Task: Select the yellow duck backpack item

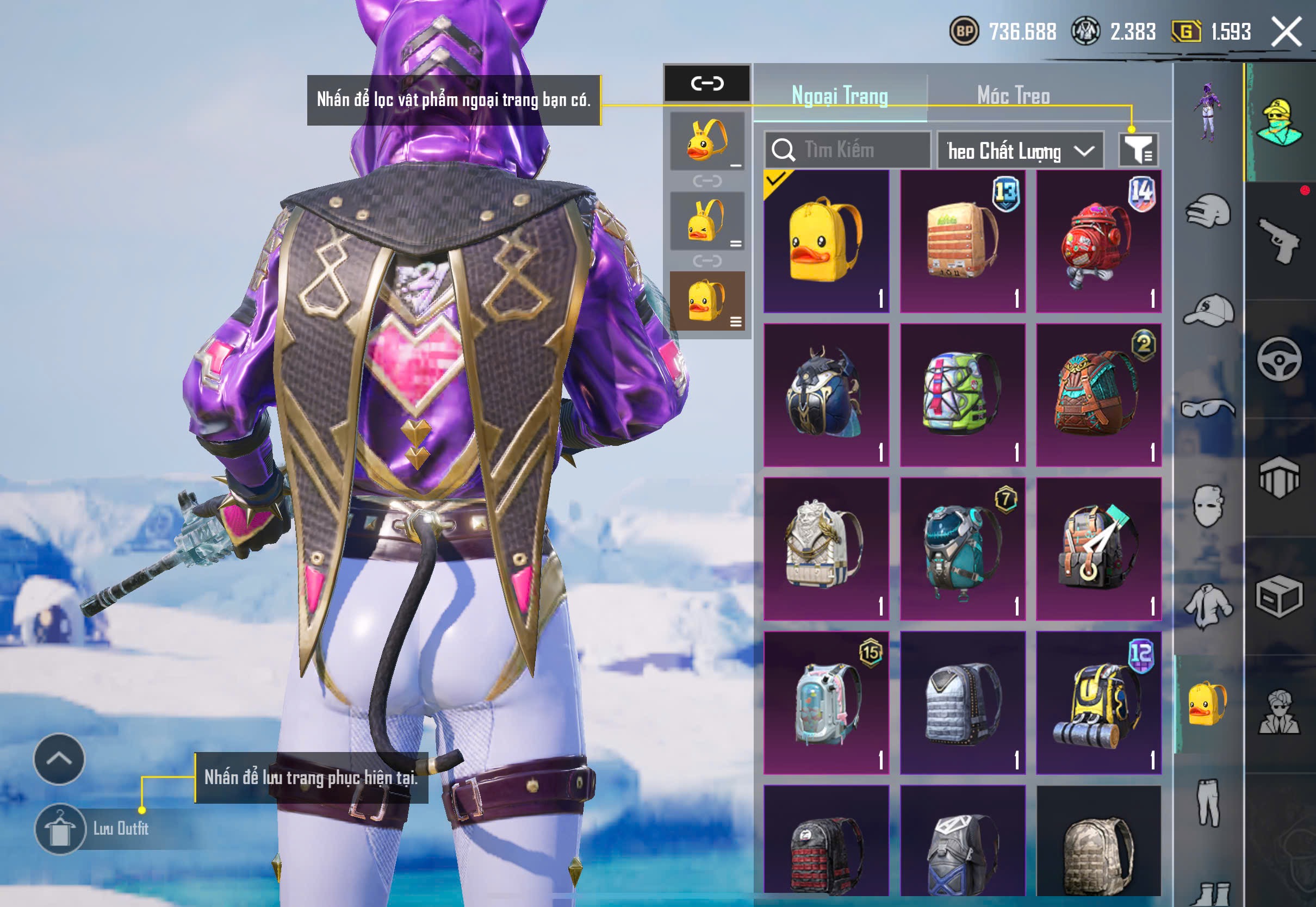Action: point(826,241)
